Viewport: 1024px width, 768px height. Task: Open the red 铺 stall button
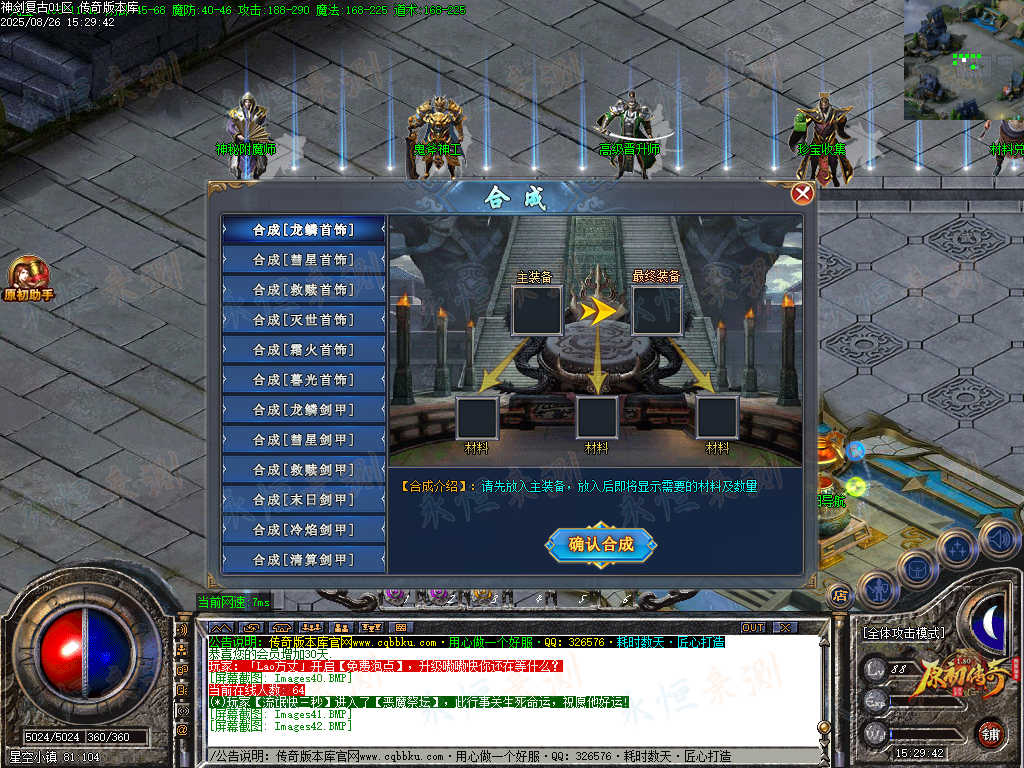(x=991, y=733)
